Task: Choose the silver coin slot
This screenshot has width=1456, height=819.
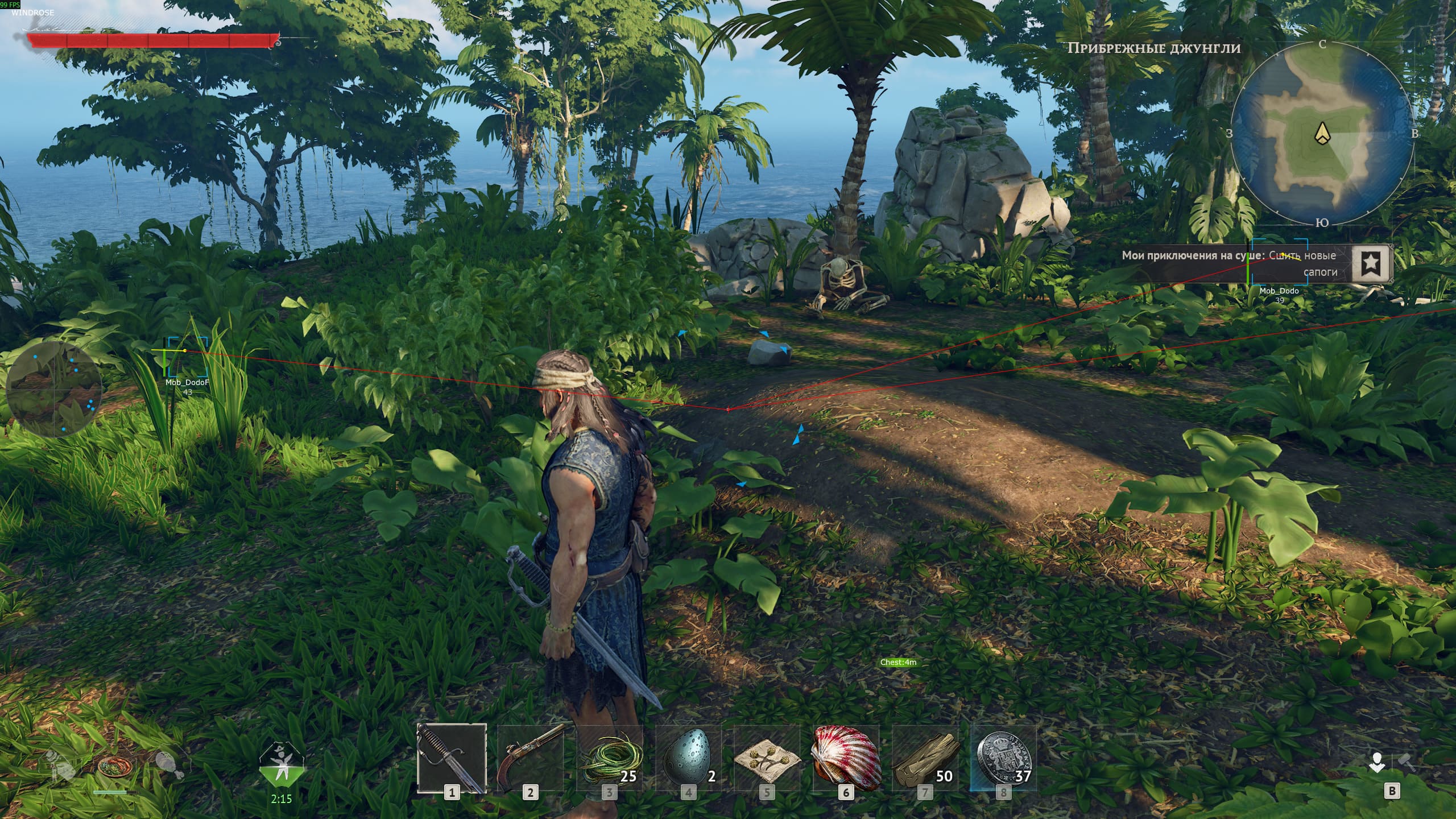Action: (x=1004, y=758)
